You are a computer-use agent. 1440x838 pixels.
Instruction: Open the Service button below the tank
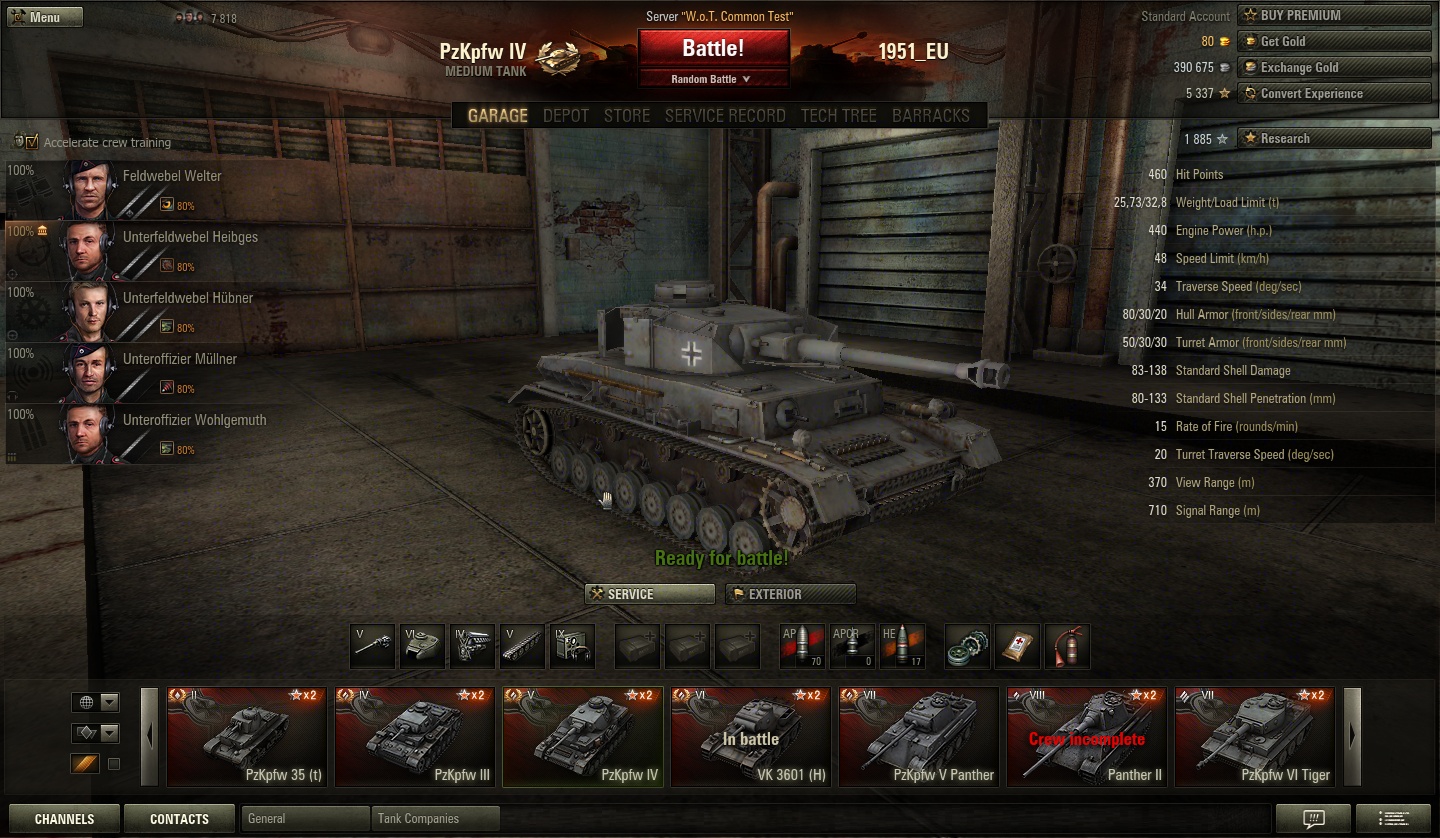650,594
